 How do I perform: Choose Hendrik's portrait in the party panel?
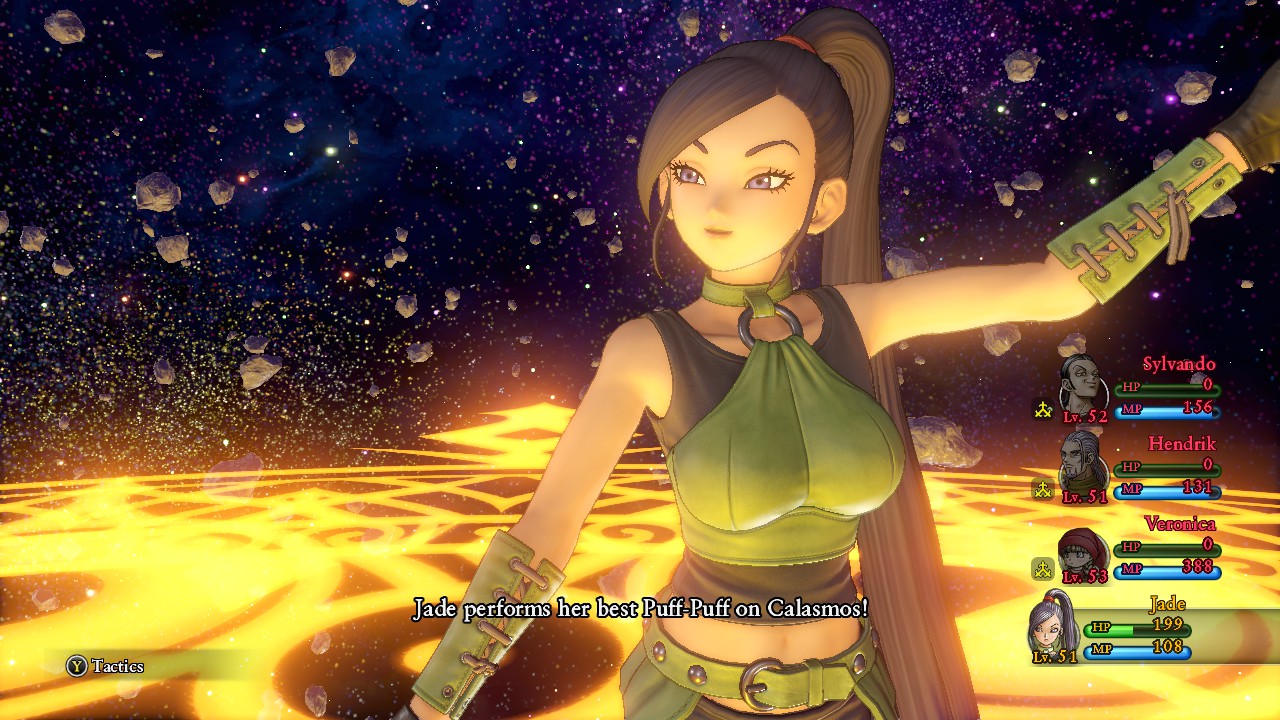tap(1081, 463)
